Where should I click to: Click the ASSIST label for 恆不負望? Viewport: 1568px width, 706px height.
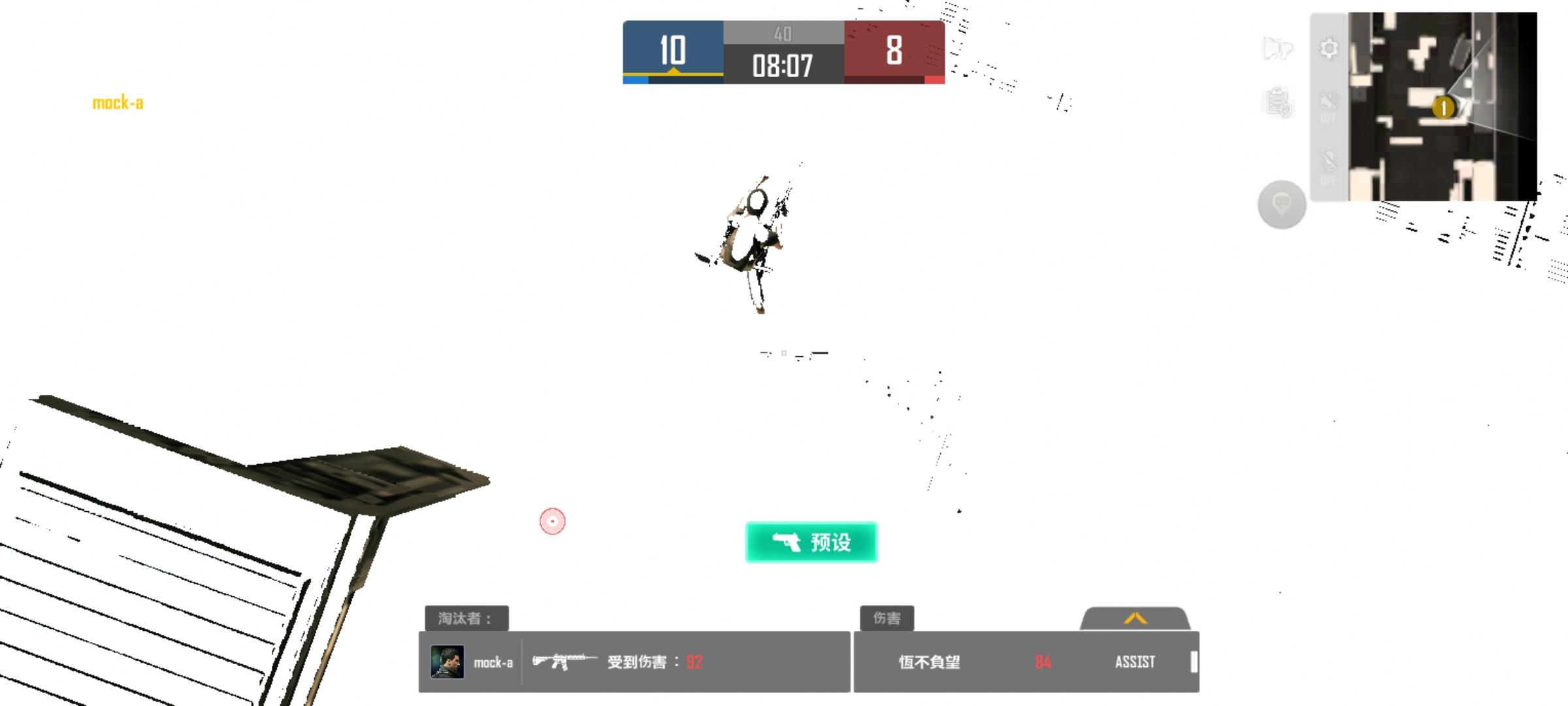pos(1136,662)
